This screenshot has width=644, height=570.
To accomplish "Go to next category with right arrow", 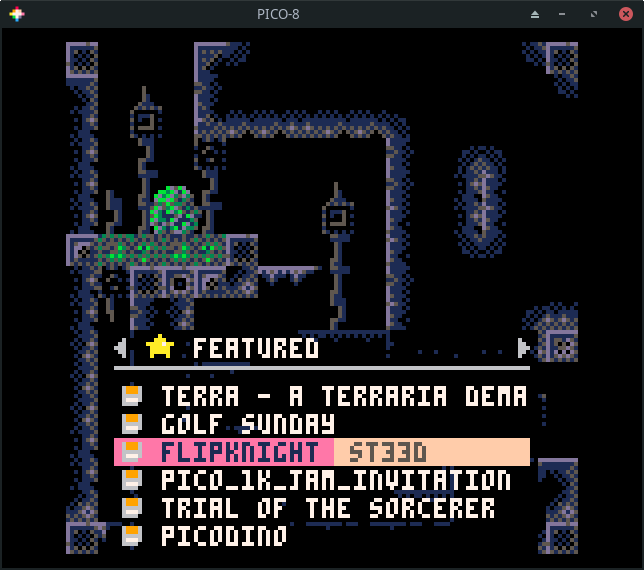I will pyautogui.click(x=522, y=348).
